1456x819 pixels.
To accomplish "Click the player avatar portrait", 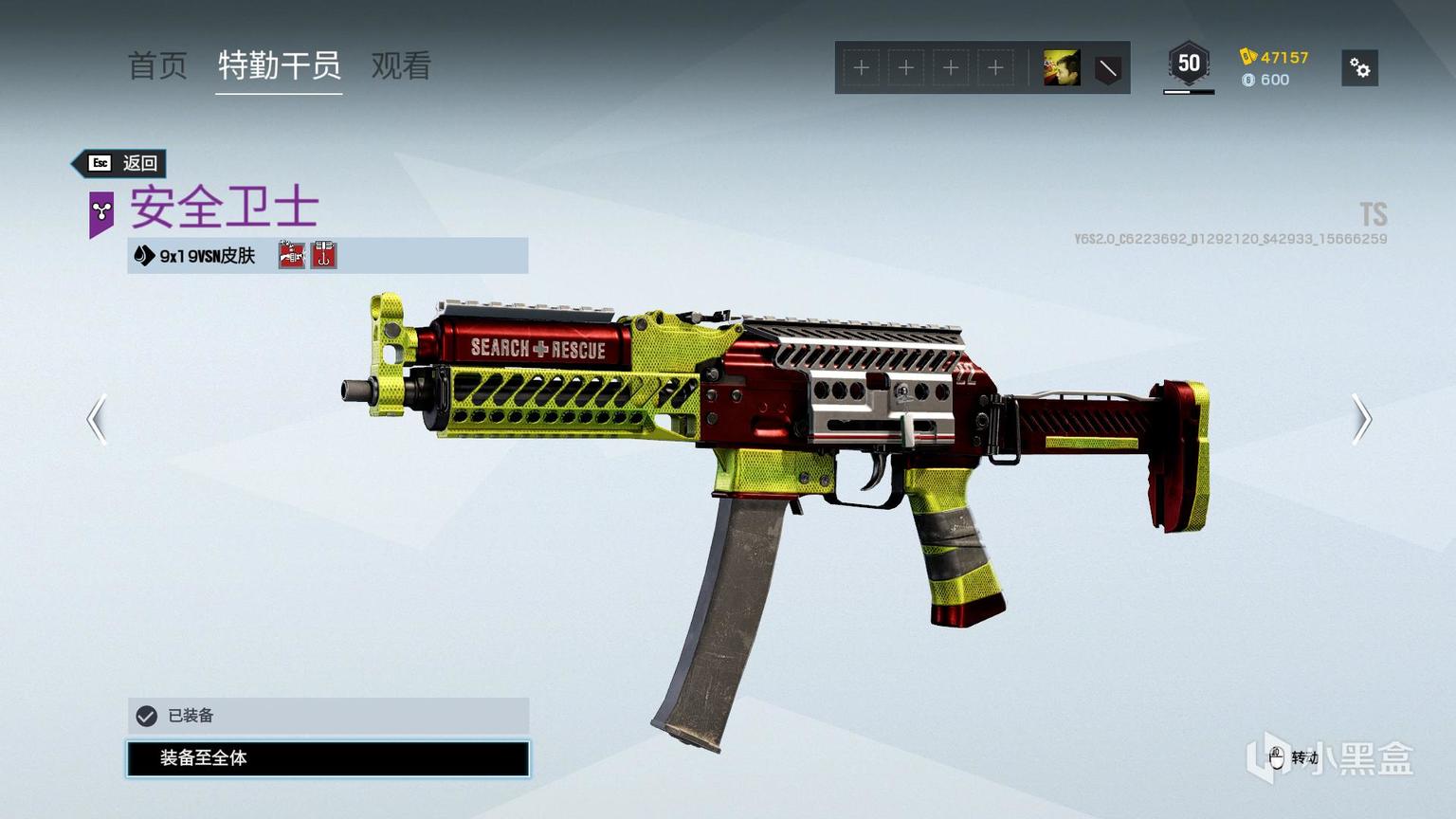I will (1062, 68).
